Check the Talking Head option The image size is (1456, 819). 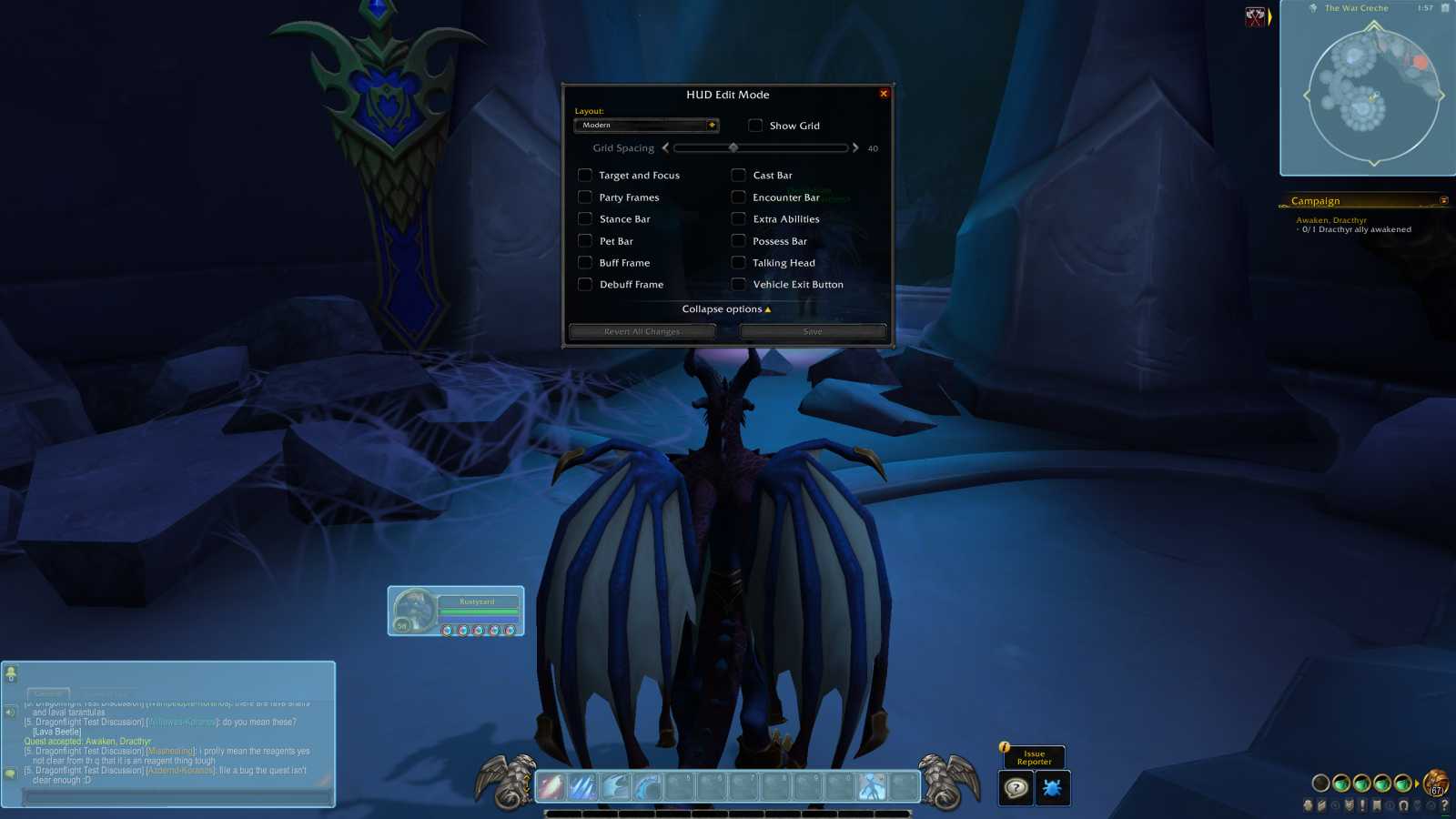pos(738,262)
